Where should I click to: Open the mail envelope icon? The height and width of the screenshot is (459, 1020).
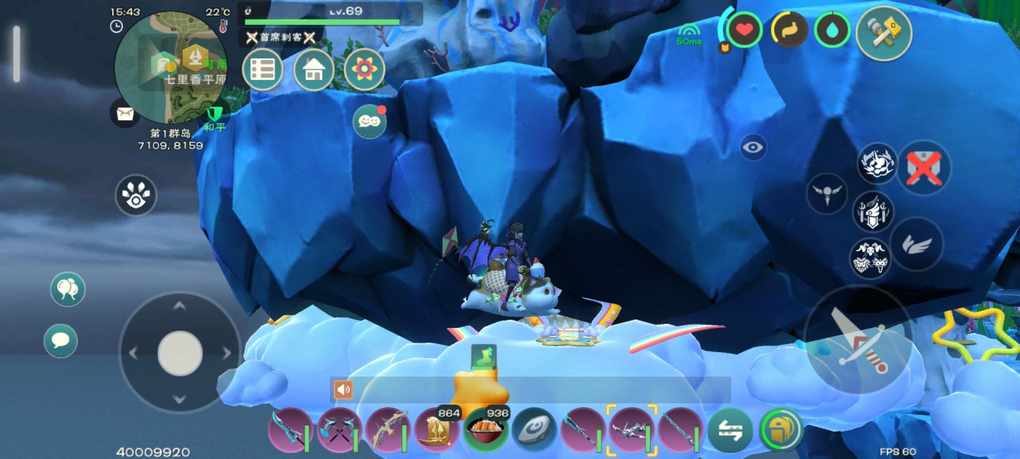pyautogui.click(x=124, y=114)
